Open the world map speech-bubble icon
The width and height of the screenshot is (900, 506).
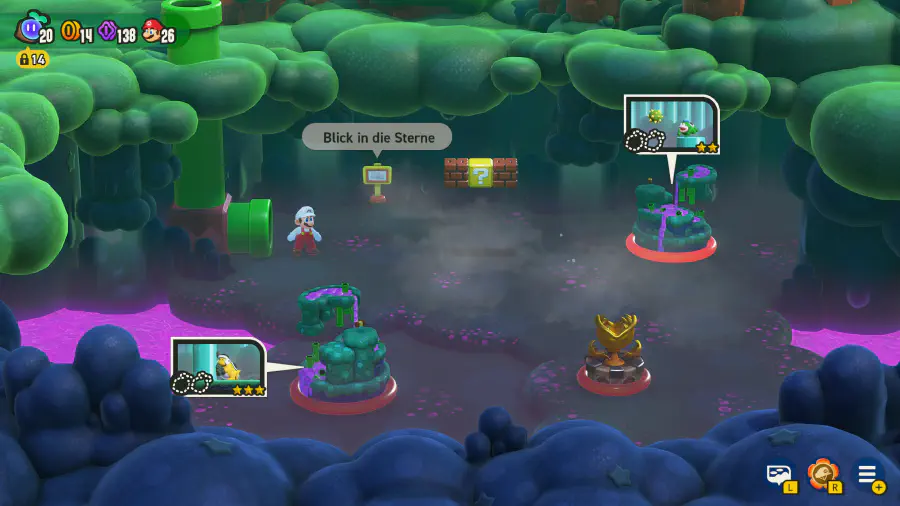(x=779, y=473)
